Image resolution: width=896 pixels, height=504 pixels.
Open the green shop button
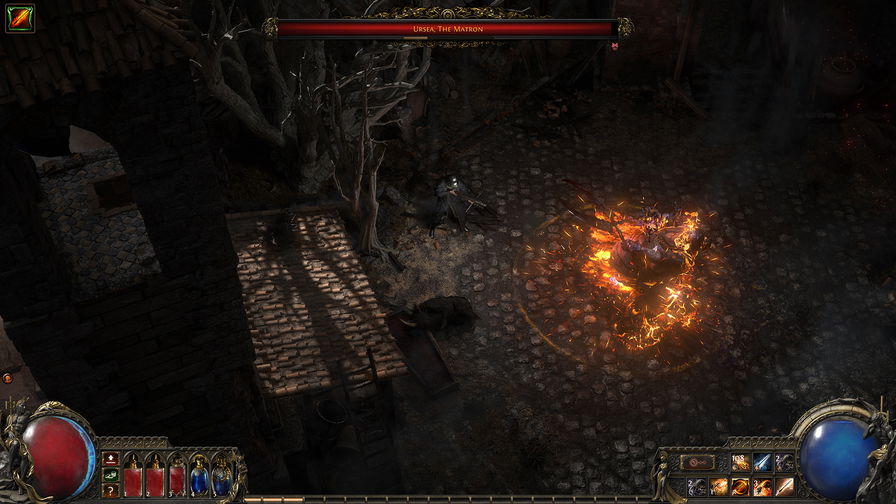click(110, 474)
